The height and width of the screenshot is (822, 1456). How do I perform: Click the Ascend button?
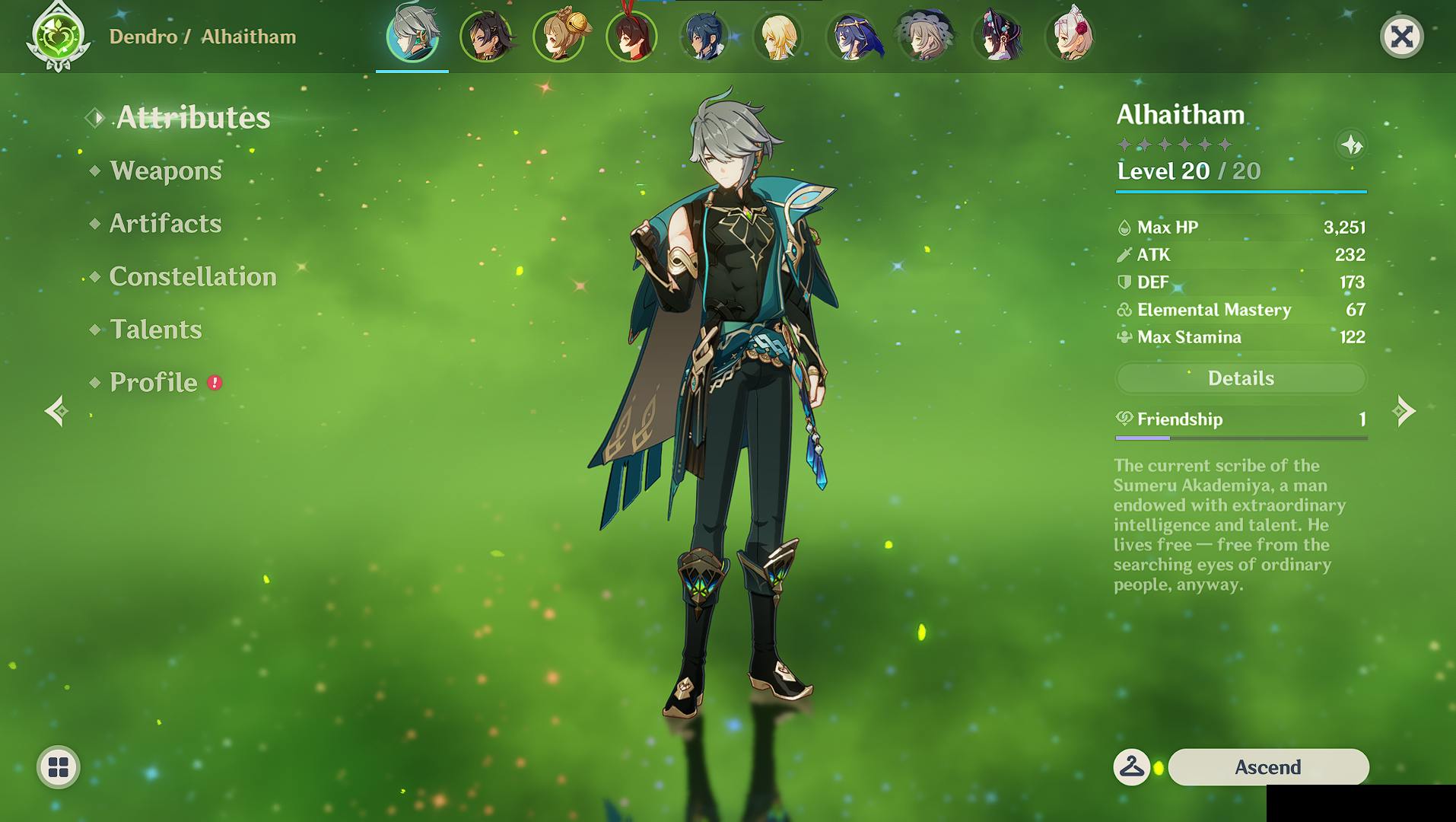(1268, 767)
